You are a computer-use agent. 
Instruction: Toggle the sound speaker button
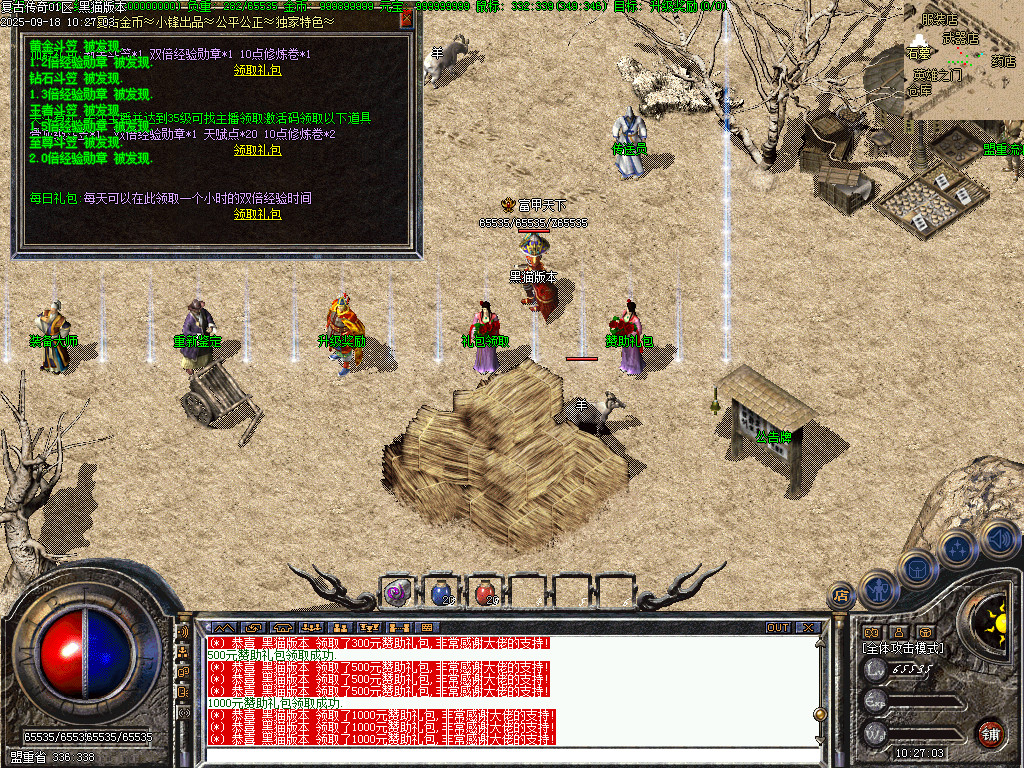pos(997,538)
